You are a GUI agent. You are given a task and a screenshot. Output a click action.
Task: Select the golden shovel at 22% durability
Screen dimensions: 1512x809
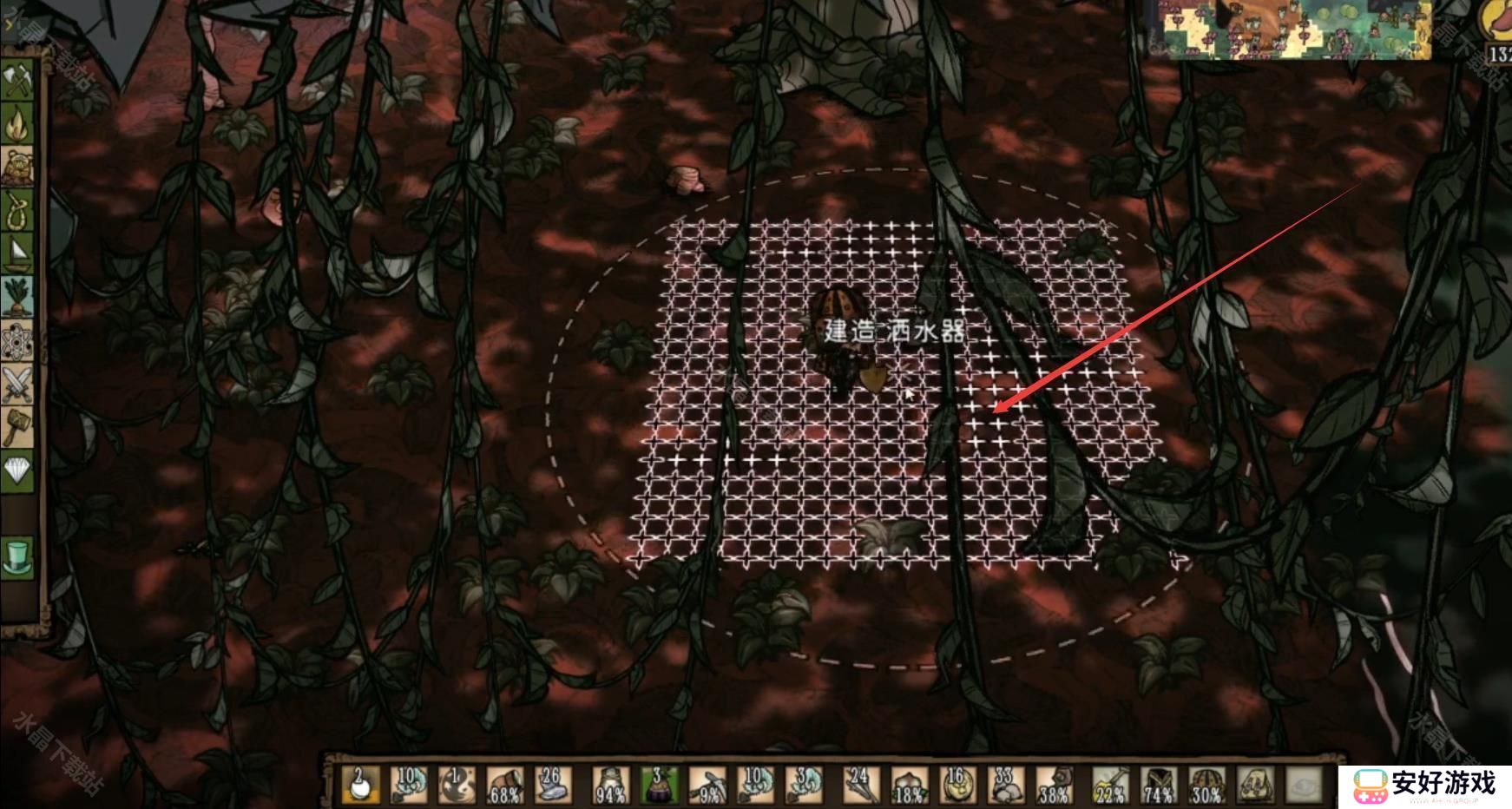pos(1110,785)
